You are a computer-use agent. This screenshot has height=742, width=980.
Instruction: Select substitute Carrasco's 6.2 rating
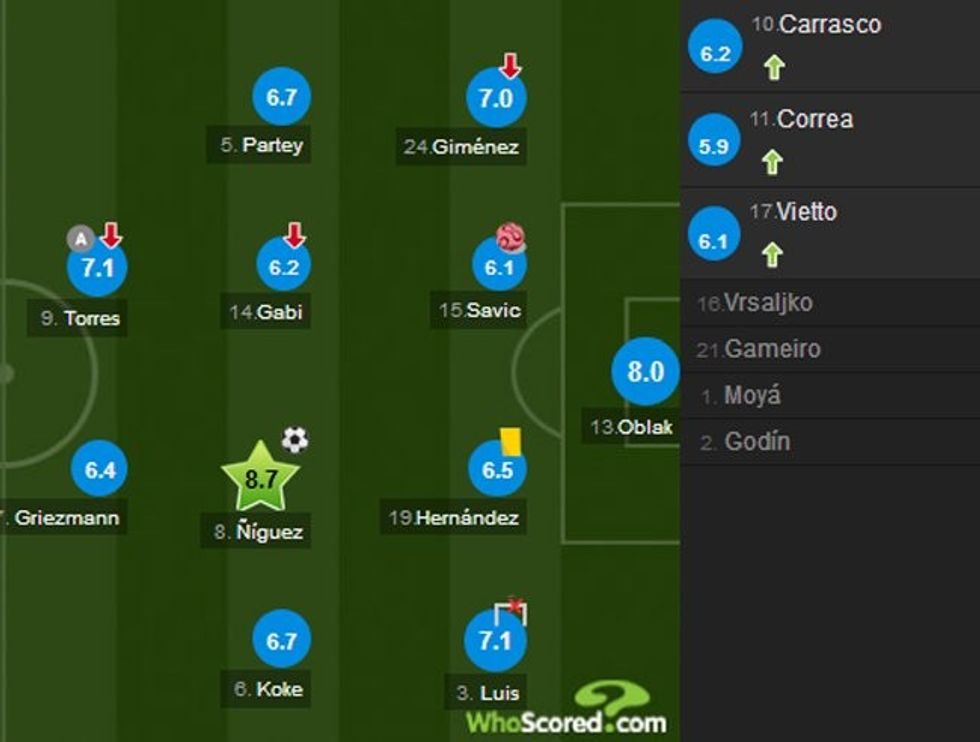[x=715, y=54]
